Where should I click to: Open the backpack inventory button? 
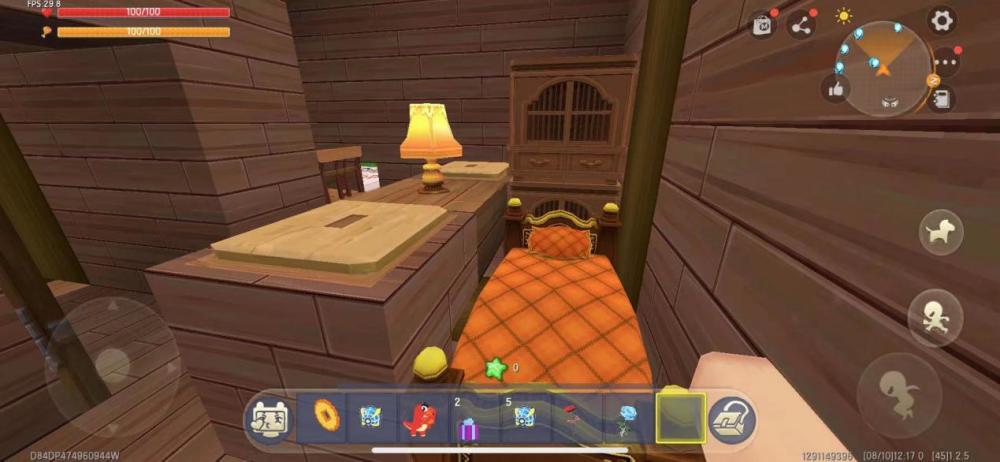coord(734,419)
